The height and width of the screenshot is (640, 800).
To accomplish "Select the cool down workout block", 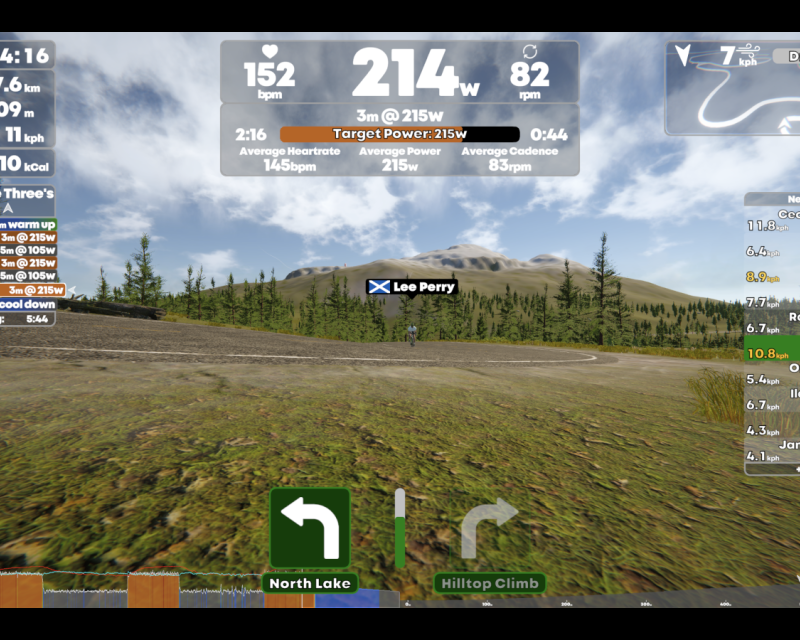I will click(28, 304).
